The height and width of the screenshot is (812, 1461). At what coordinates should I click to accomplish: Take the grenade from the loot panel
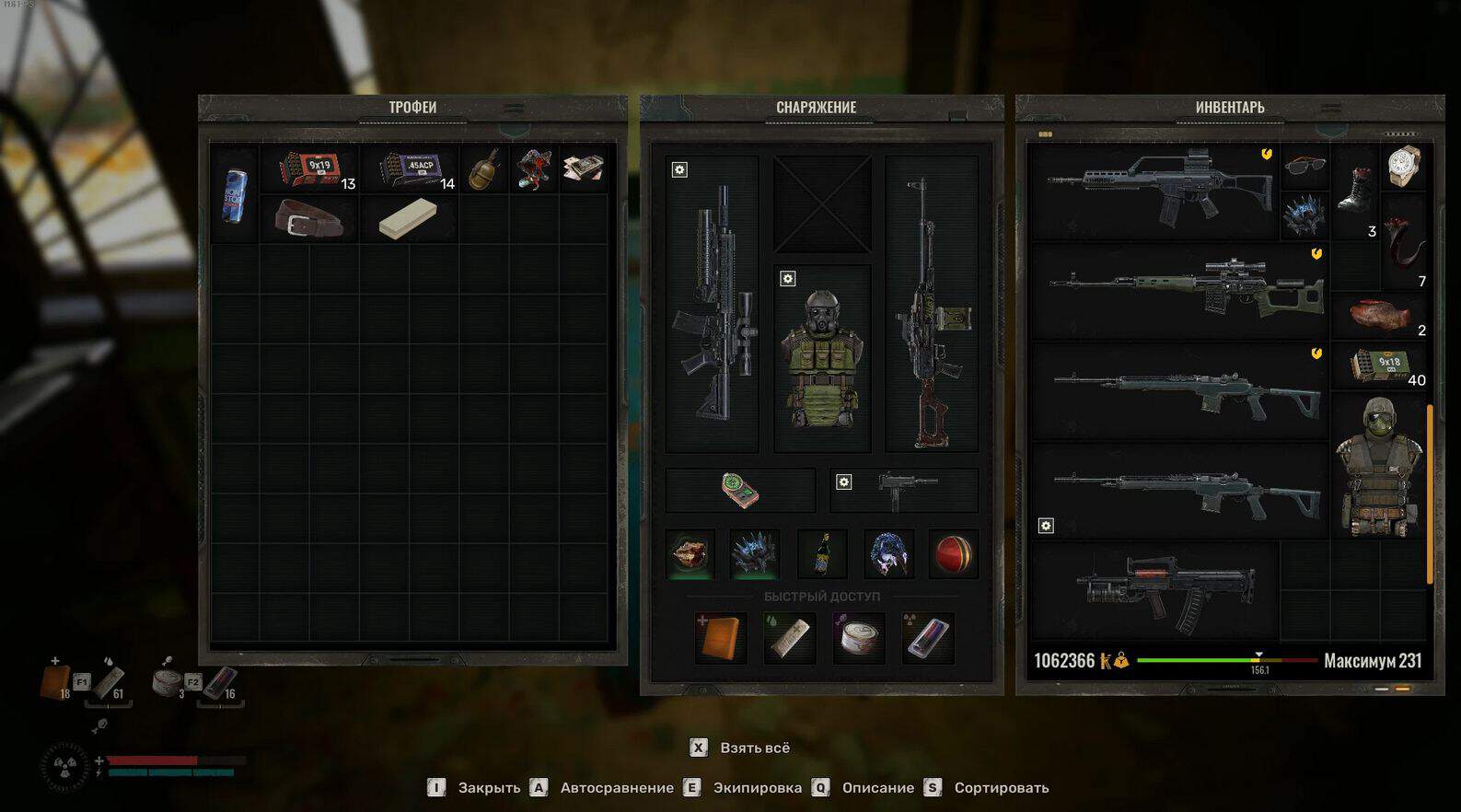point(483,169)
